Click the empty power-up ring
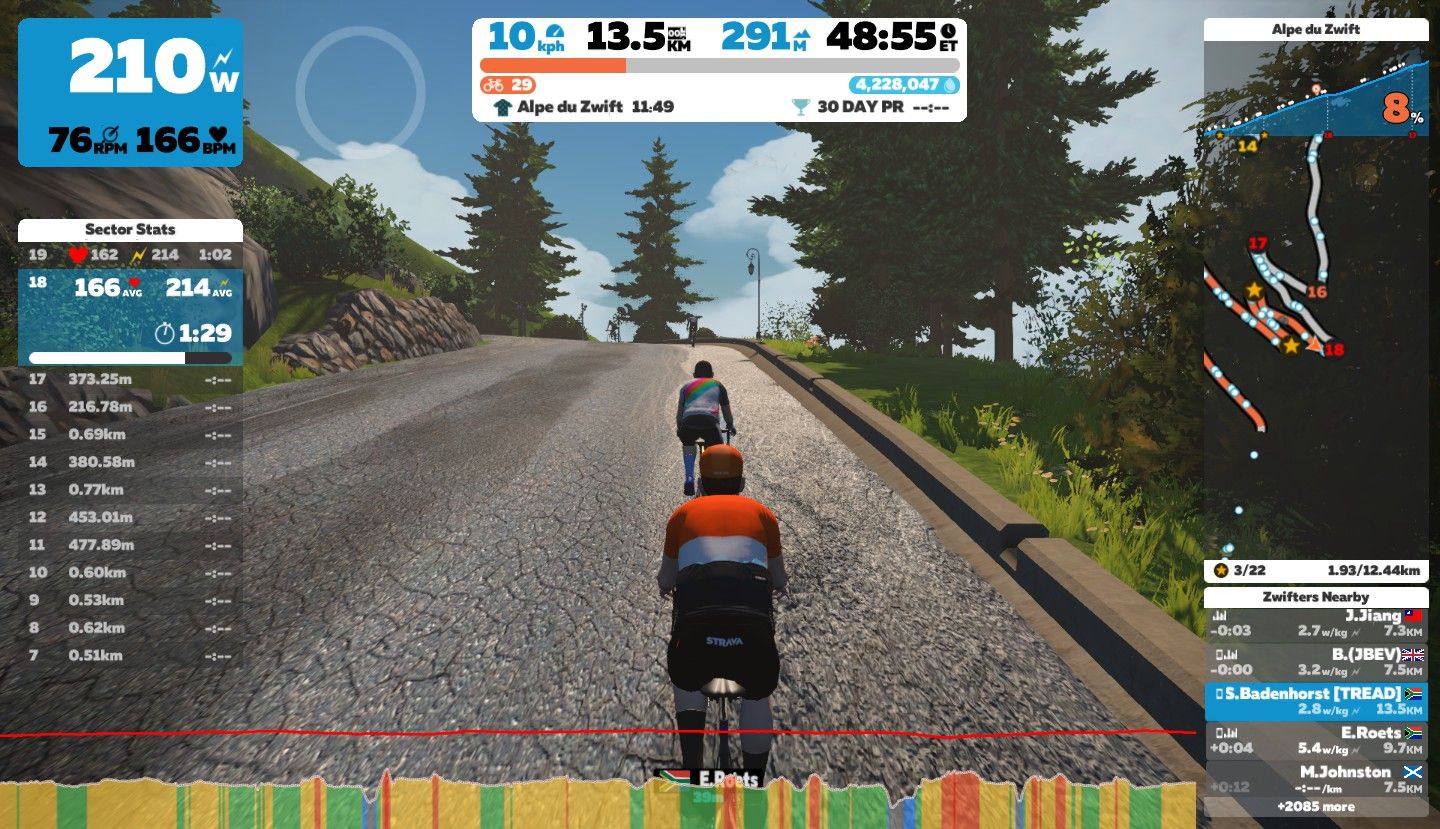This screenshot has width=1440, height=829. (x=360, y=93)
